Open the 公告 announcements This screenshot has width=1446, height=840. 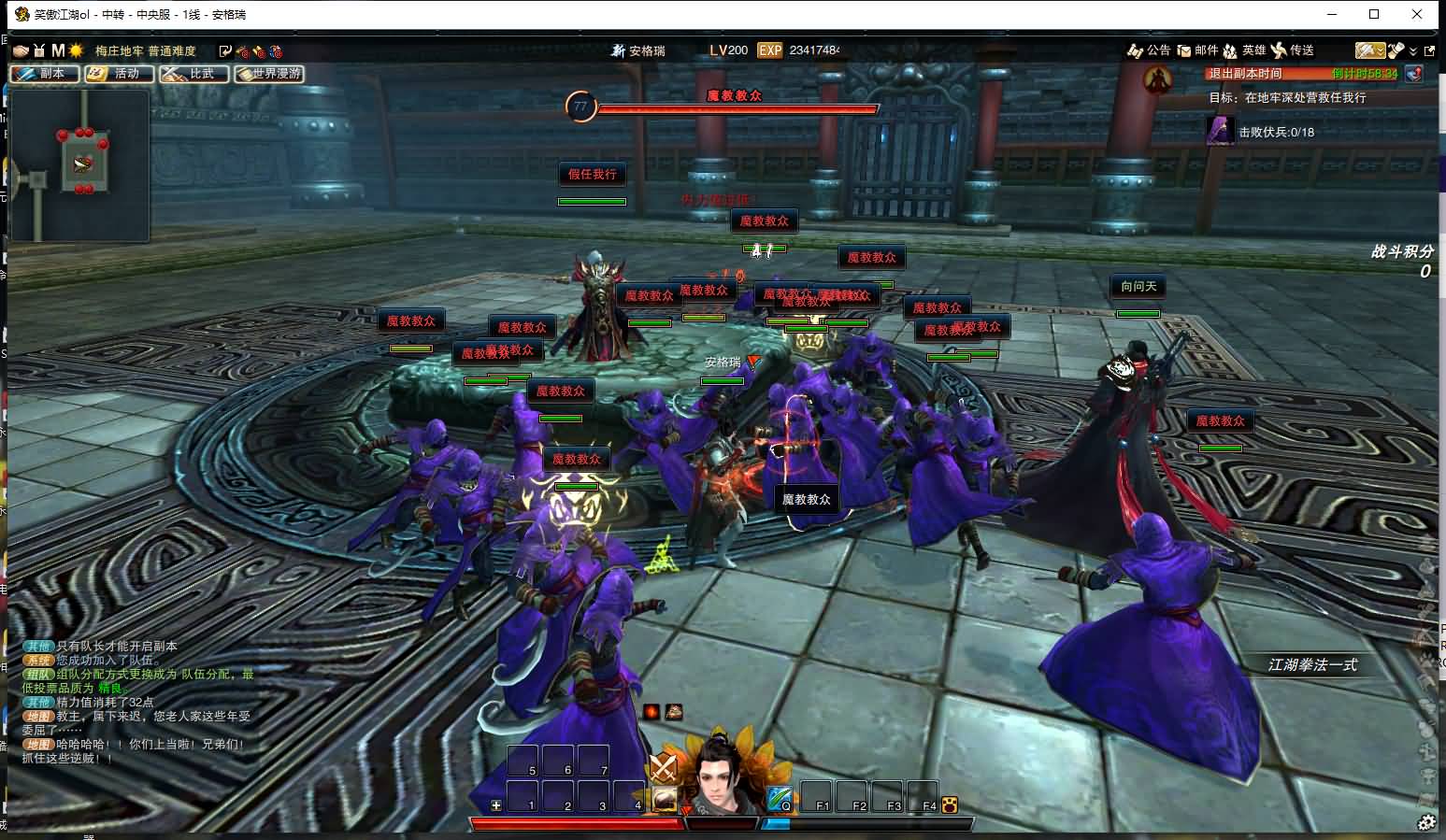click(x=1149, y=50)
